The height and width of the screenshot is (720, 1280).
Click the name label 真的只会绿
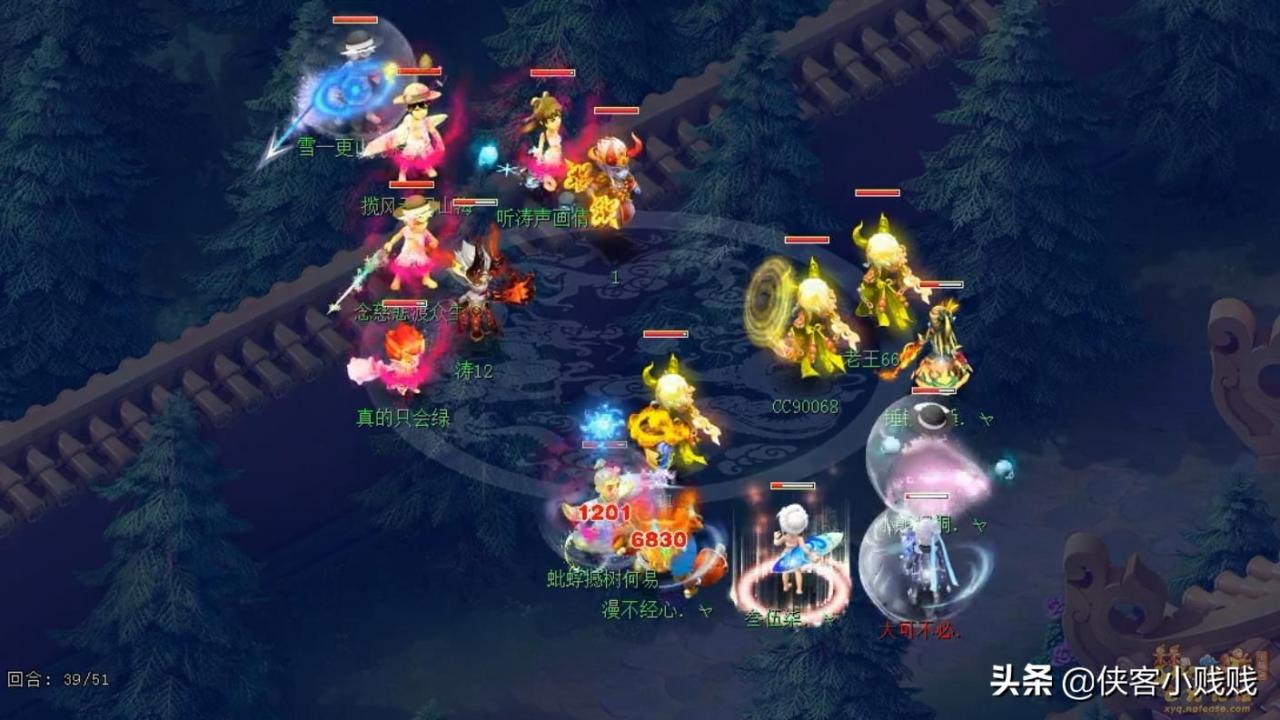pos(404,416)
